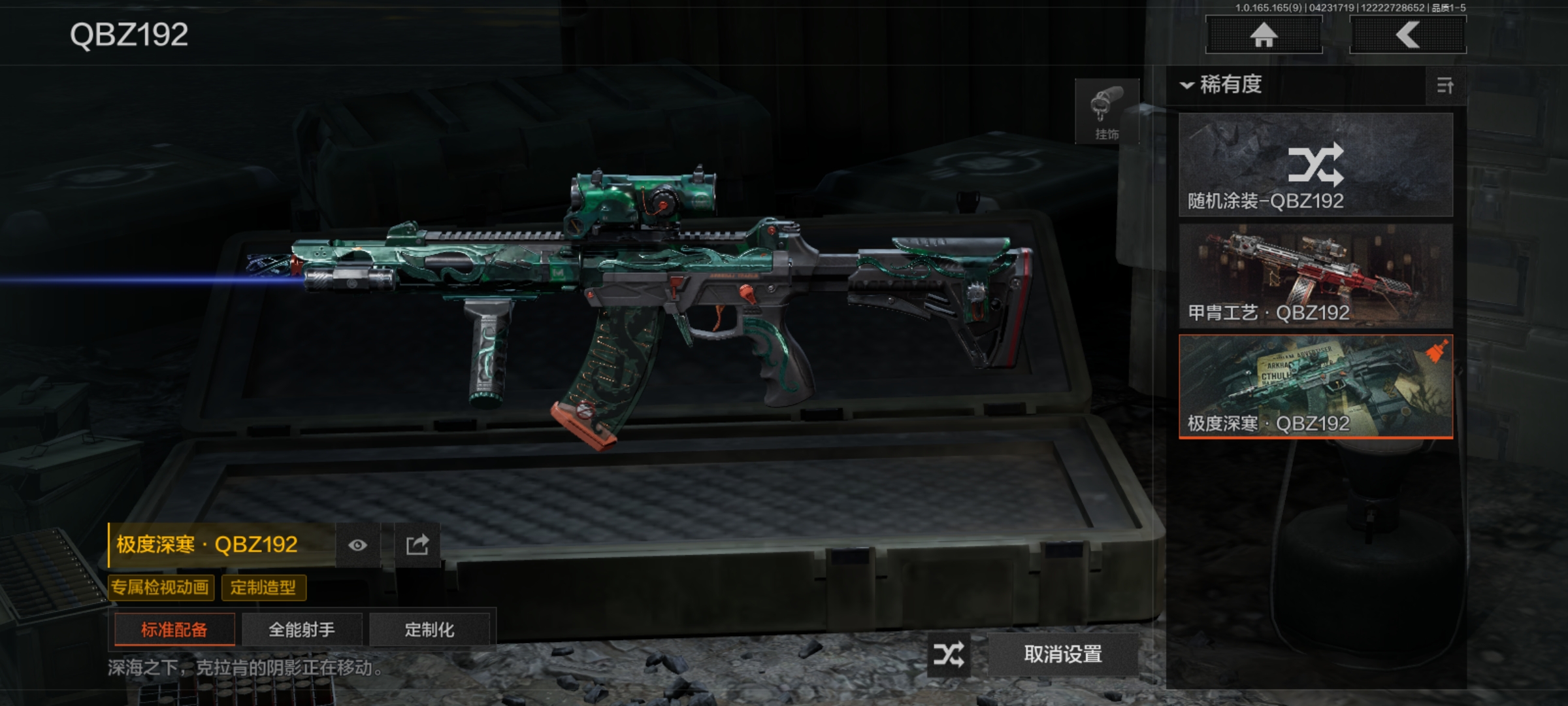Image resolution: width=1568 pixels, height=706 pixels.
Task: Click the 定制造型 tag
Action: pyautogui.click(x=263, y=587)
